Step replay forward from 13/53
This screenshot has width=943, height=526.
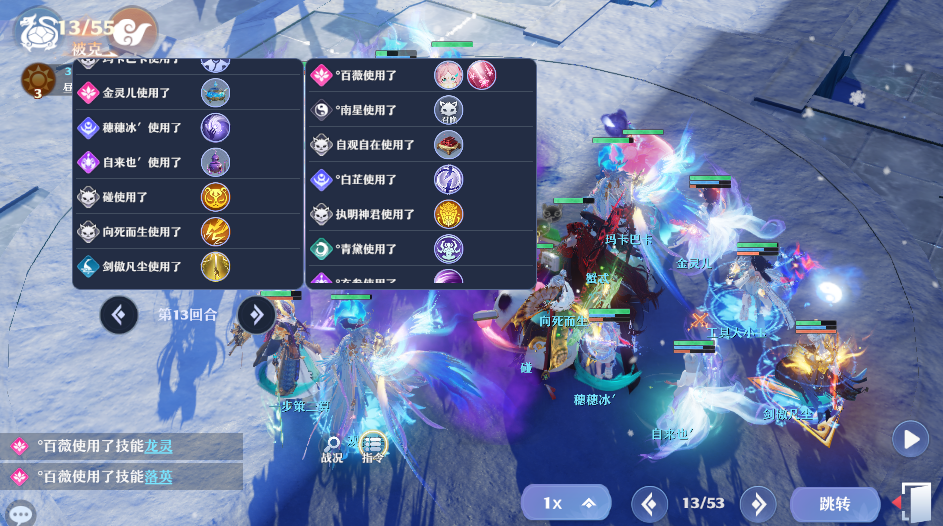758,504
